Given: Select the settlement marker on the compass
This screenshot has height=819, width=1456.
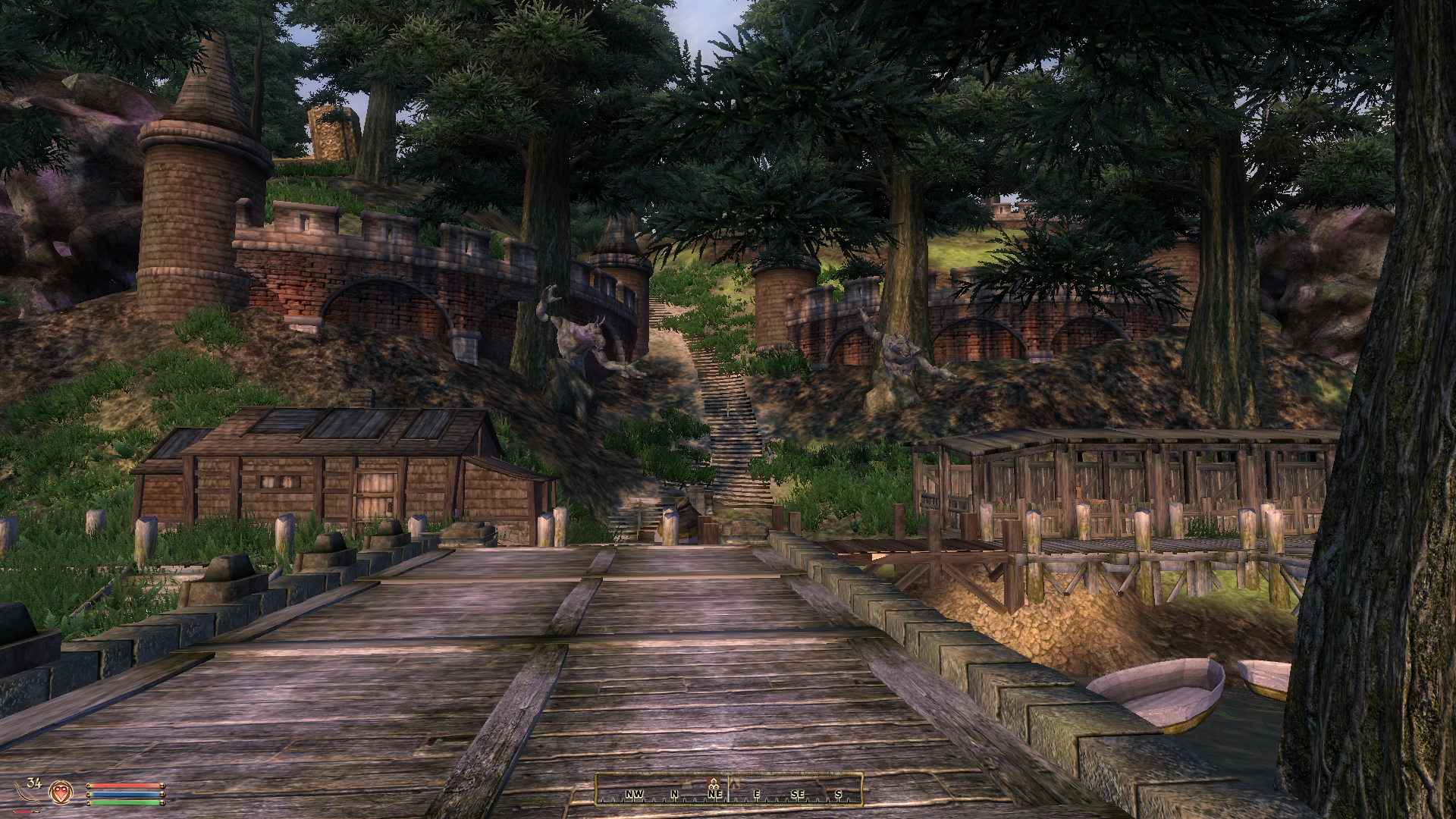Looking at the screenshot, I should [714, 781].
